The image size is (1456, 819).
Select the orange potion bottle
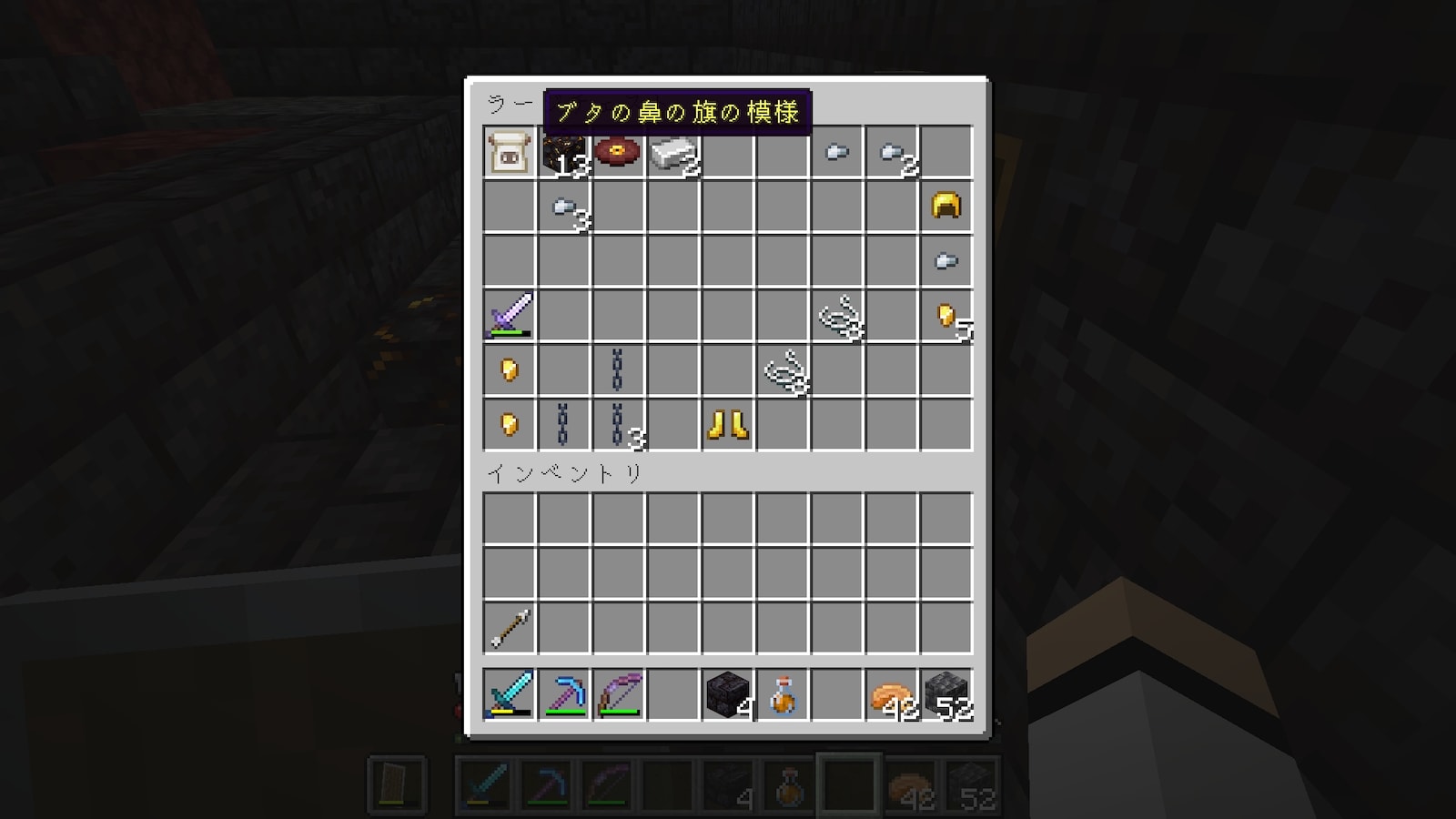pos(783,694)
